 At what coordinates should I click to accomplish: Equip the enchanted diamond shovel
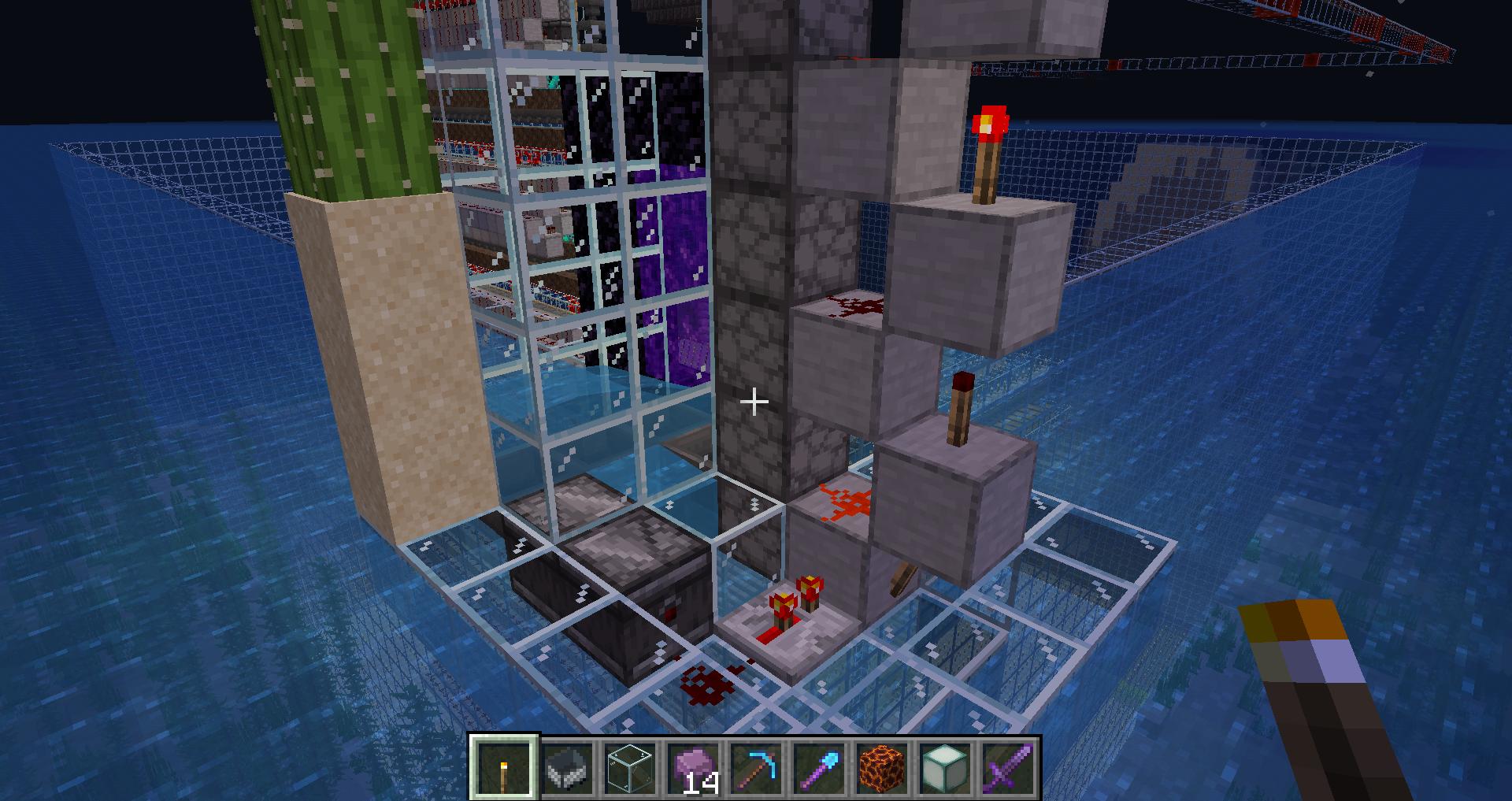819,767
